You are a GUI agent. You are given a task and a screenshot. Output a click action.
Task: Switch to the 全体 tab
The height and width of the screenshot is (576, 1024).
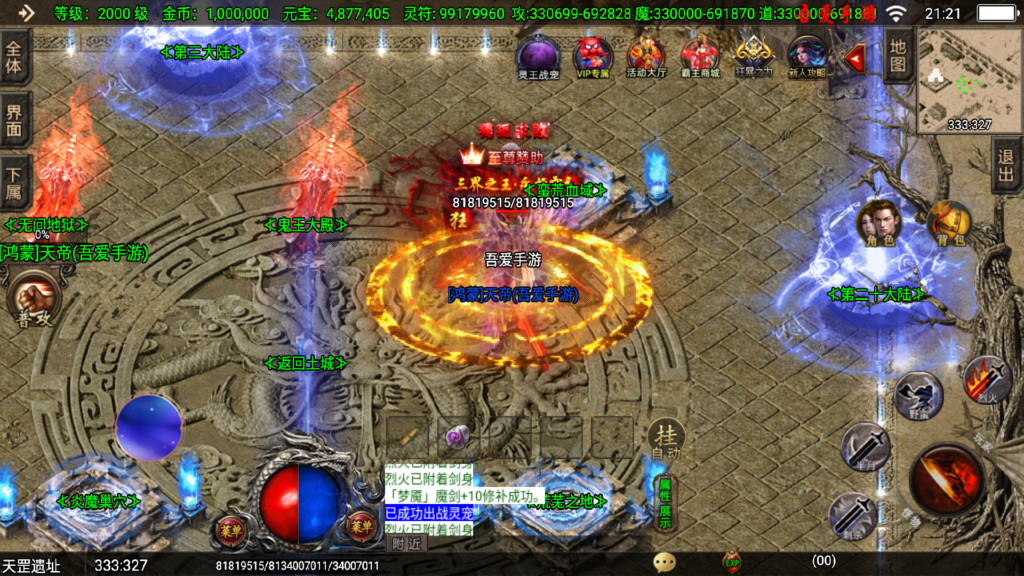pyautogui.click(x=15, y=59)
